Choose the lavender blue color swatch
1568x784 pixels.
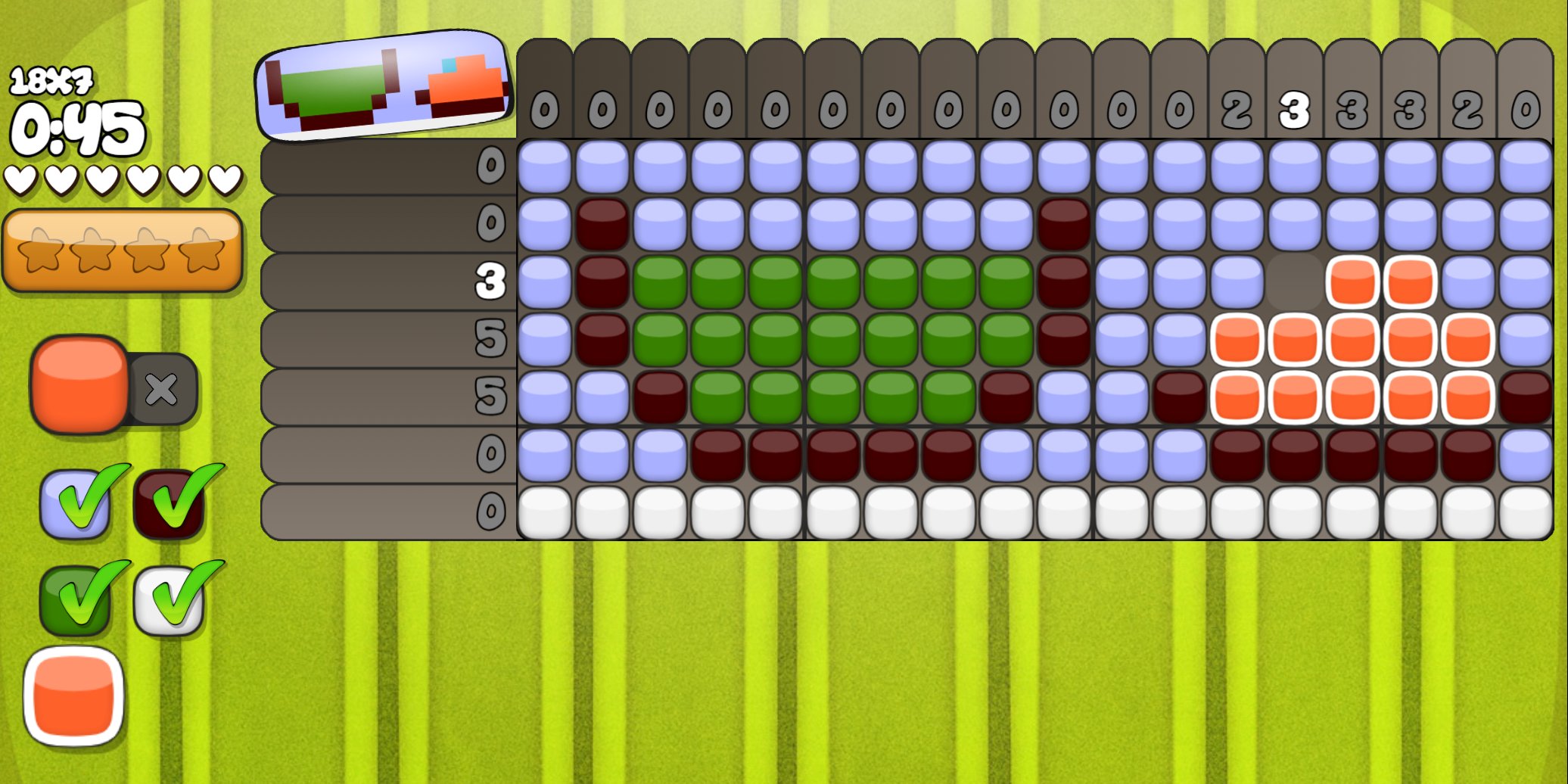click(x=74, y=504)
